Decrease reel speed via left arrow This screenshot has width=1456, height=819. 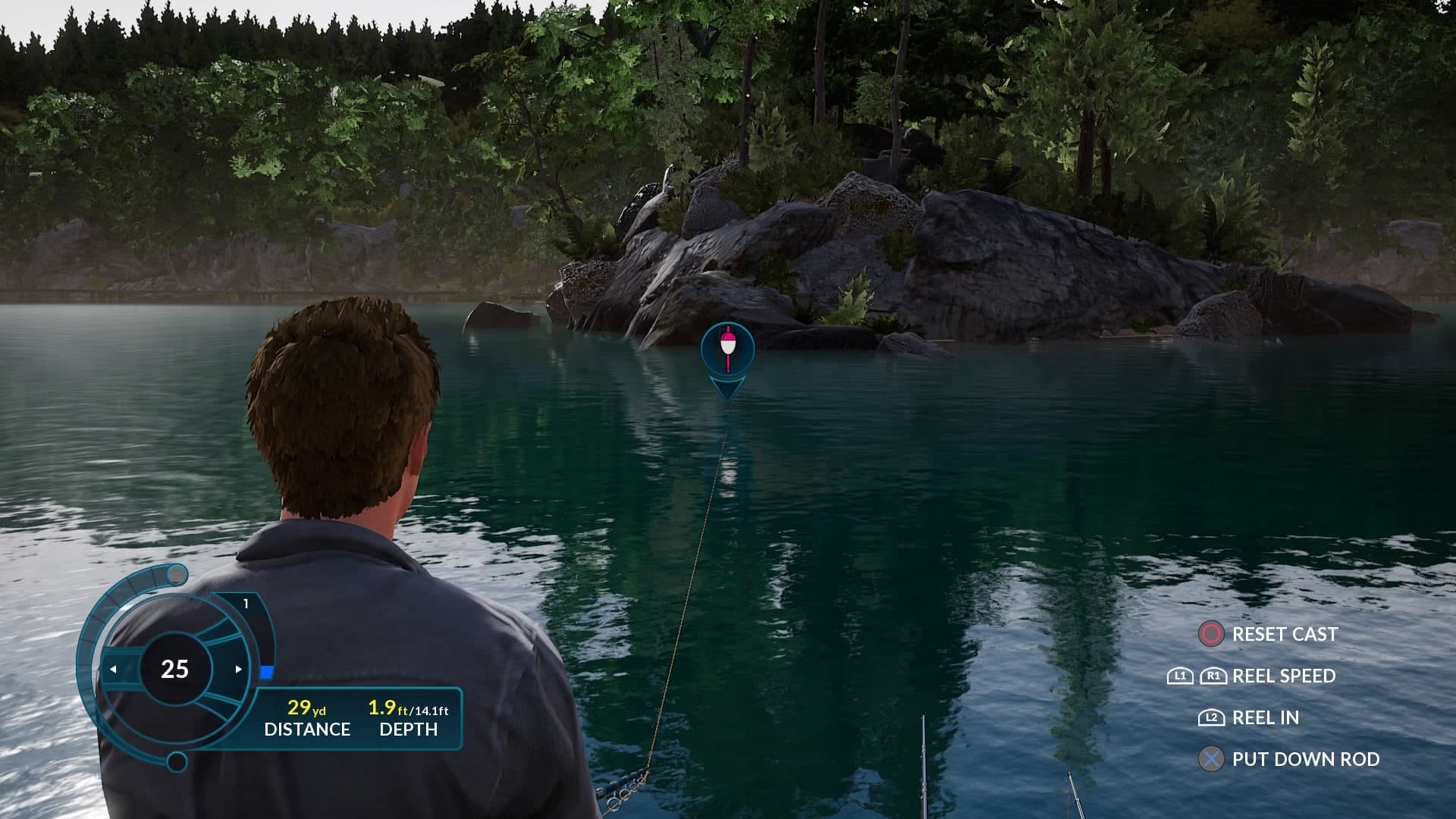click(x=115, y=669)
